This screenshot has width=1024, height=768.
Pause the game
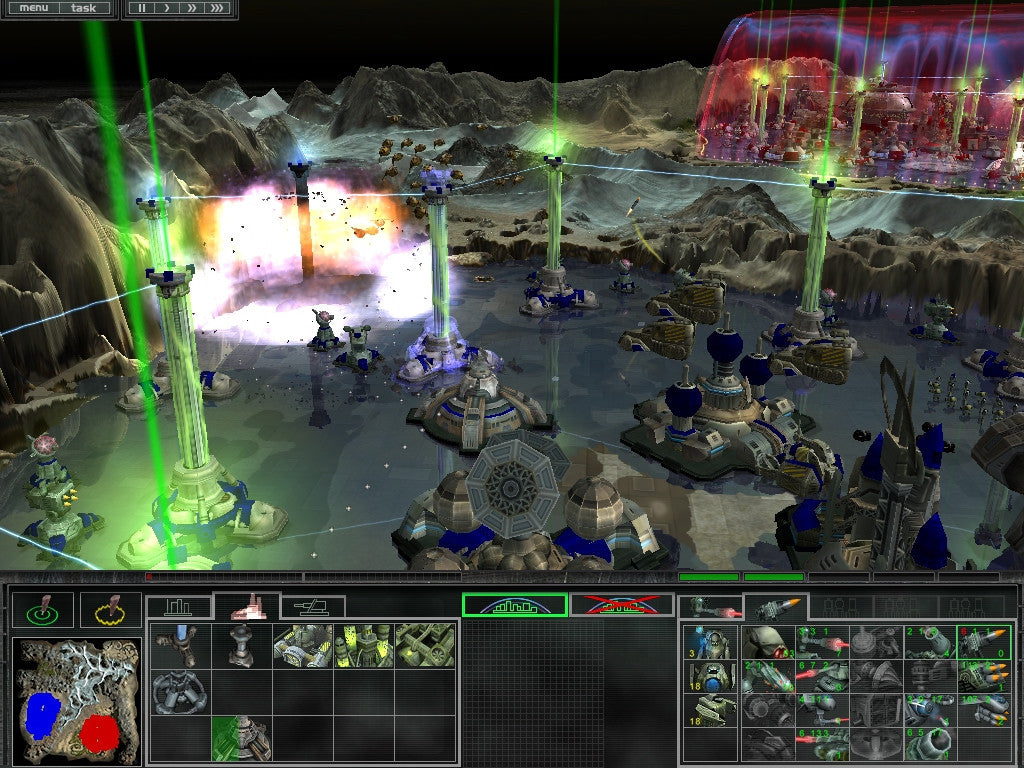click(142, 8)
